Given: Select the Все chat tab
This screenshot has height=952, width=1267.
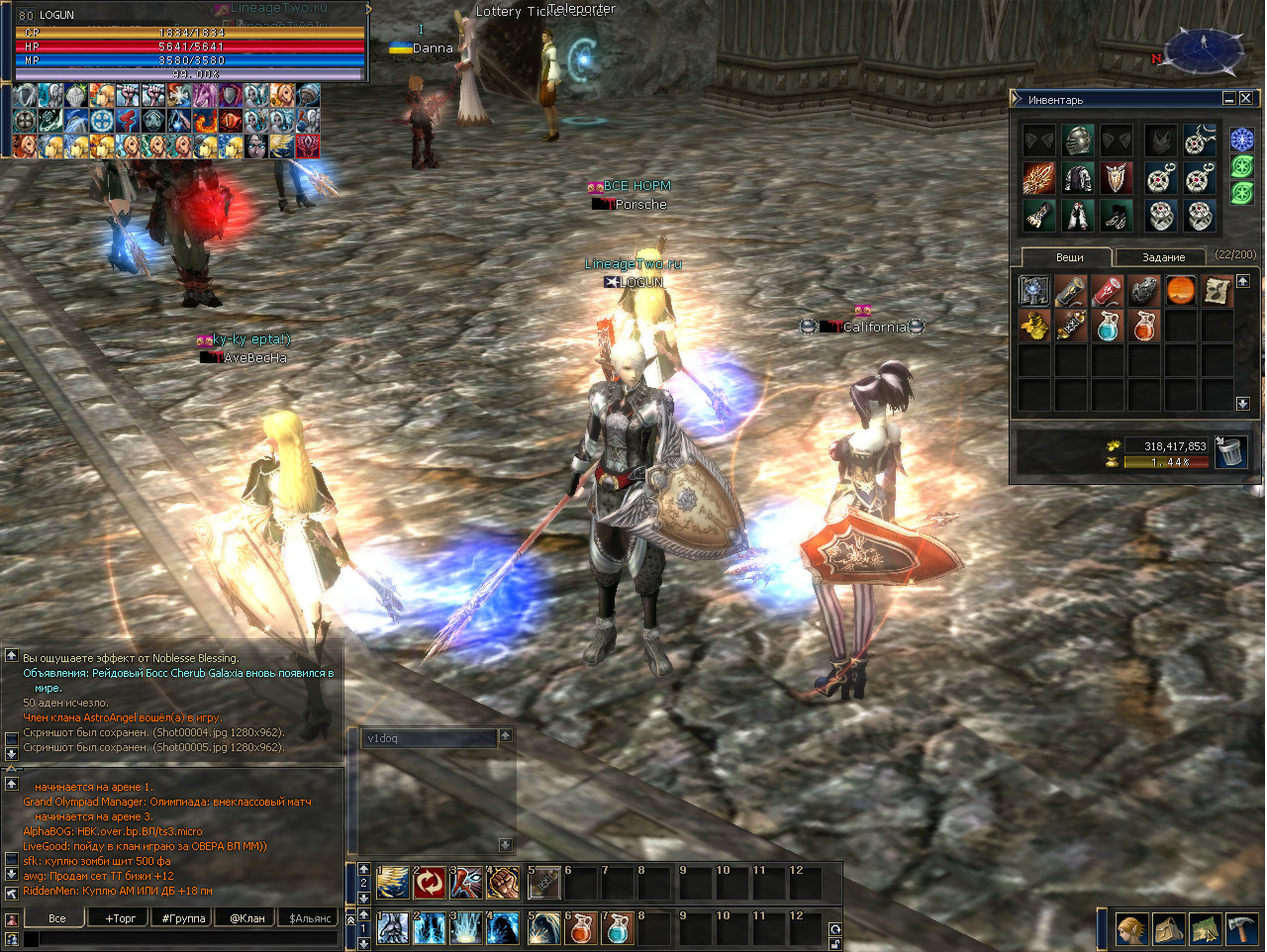Looking at the screenshot, I should point(57,918).
